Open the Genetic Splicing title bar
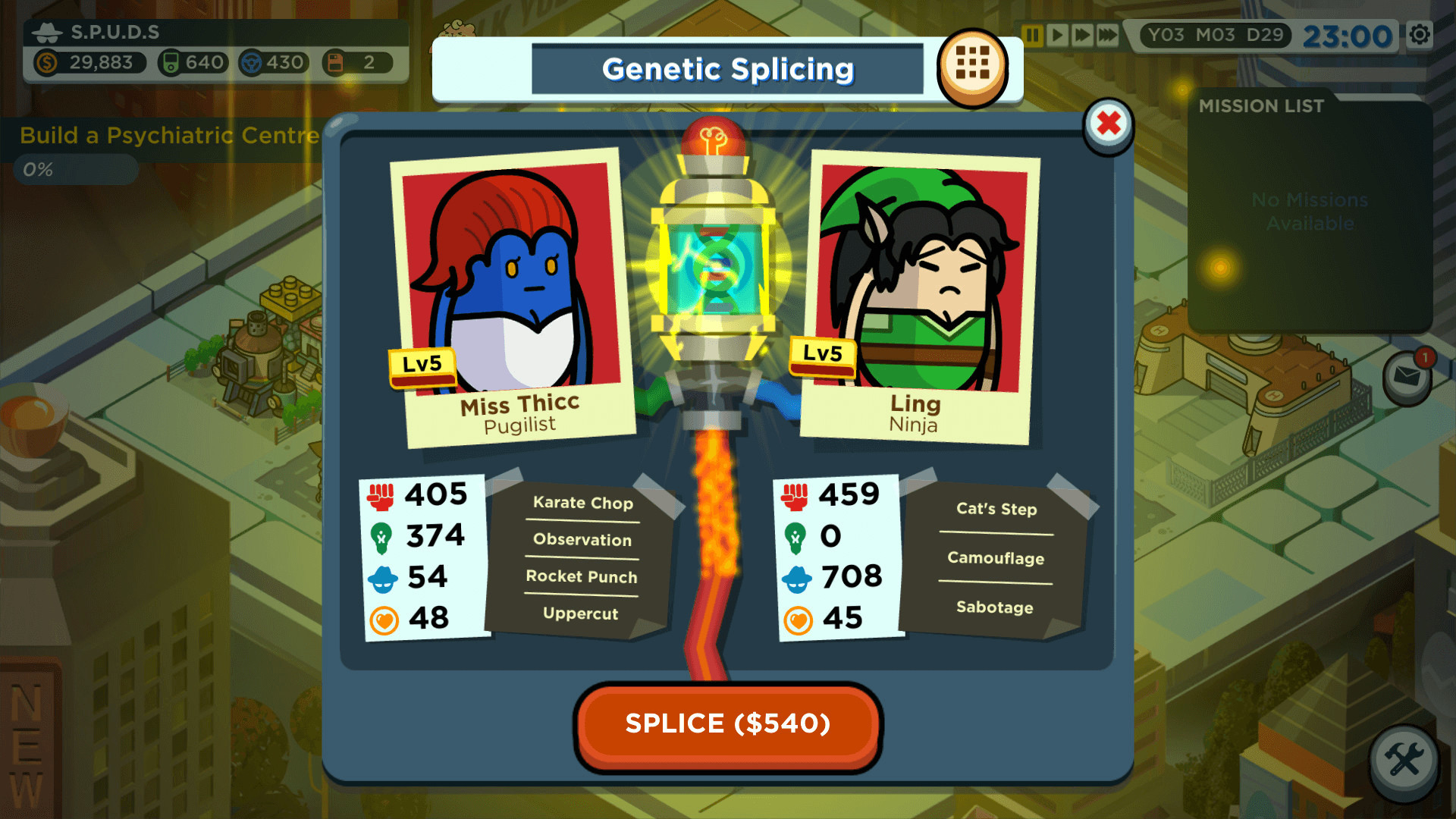Screen dimensions: 1456x819 coord(728,68)
